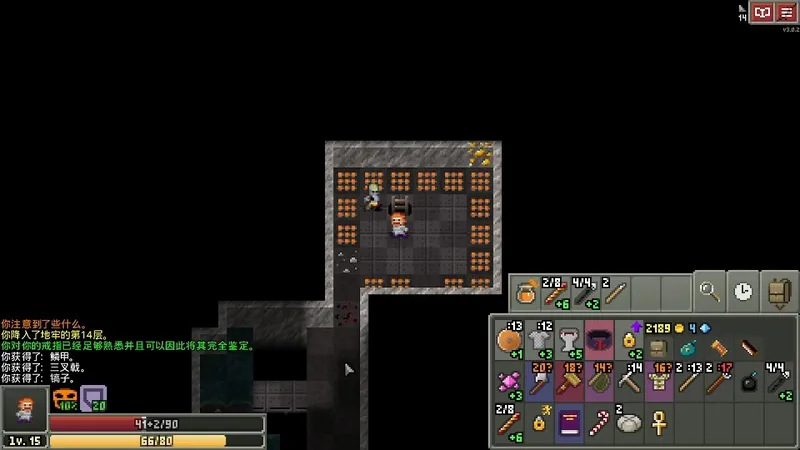Open the teal velvet pouch bag
Screen dimensions: 800x450
[x=690, y=347]
